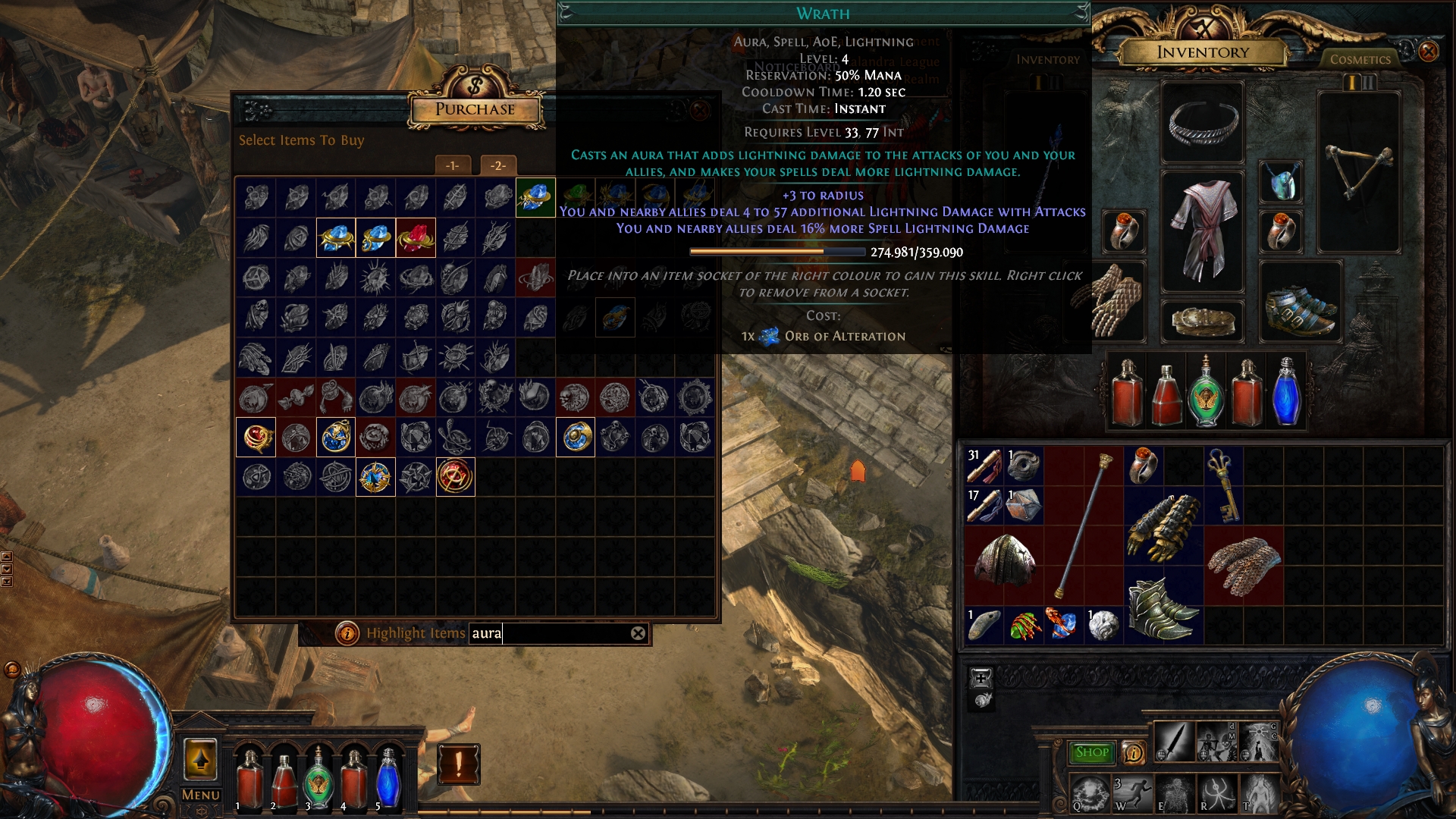Switch to vendor tab -1-

coord(453,165)
